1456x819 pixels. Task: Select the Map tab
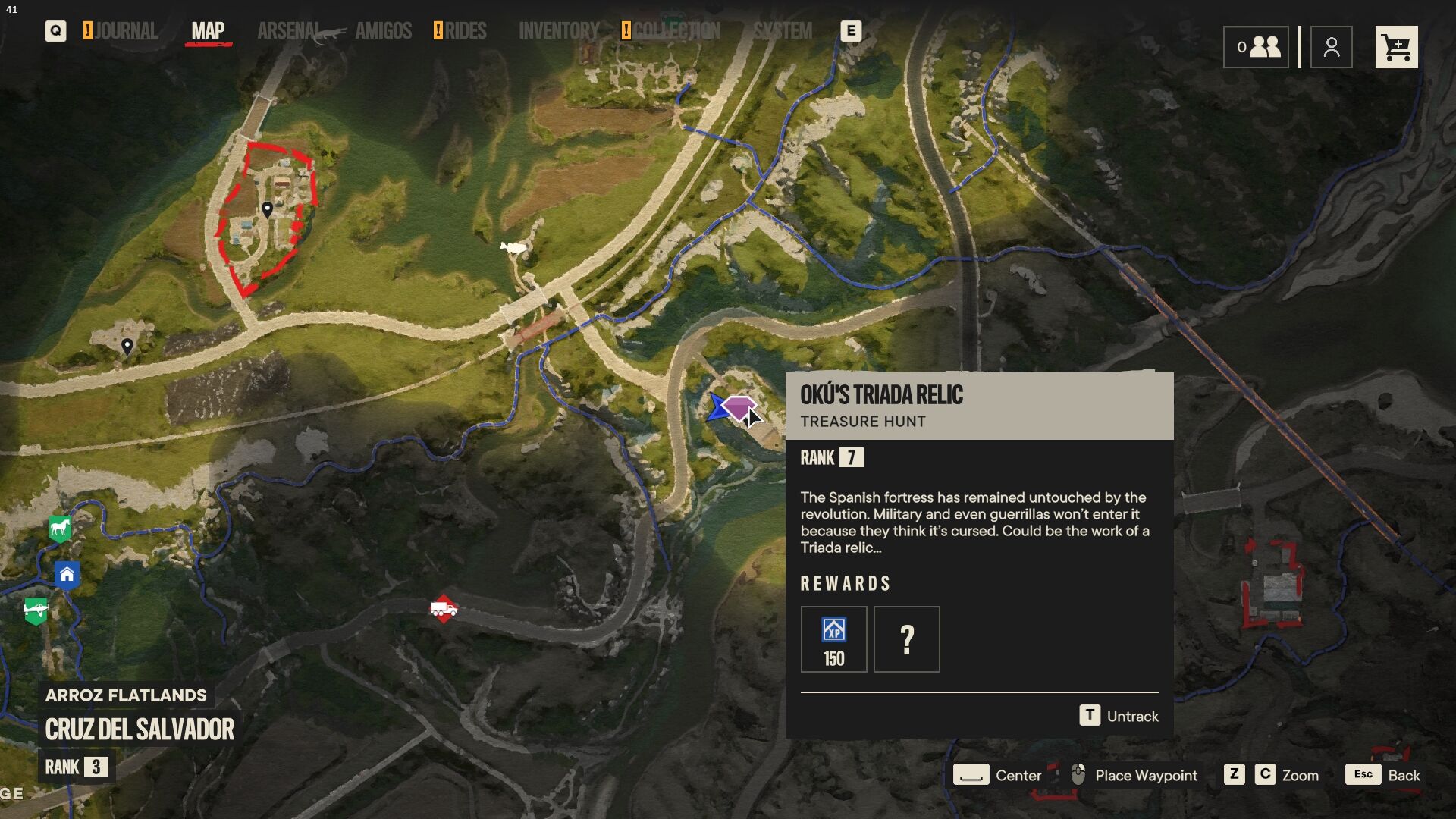pyautogui.click(x=208, y=31)
